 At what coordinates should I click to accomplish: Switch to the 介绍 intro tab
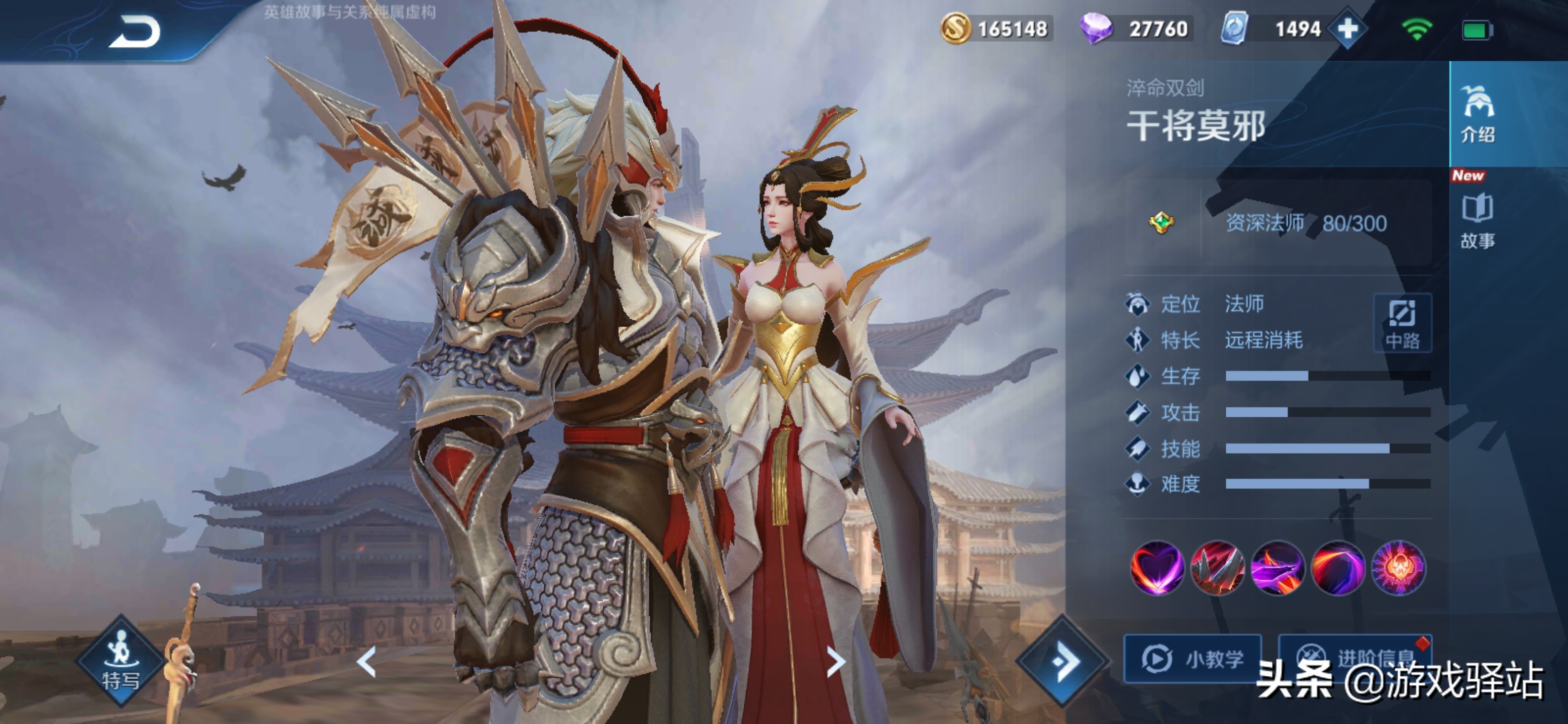[1478, 114]
